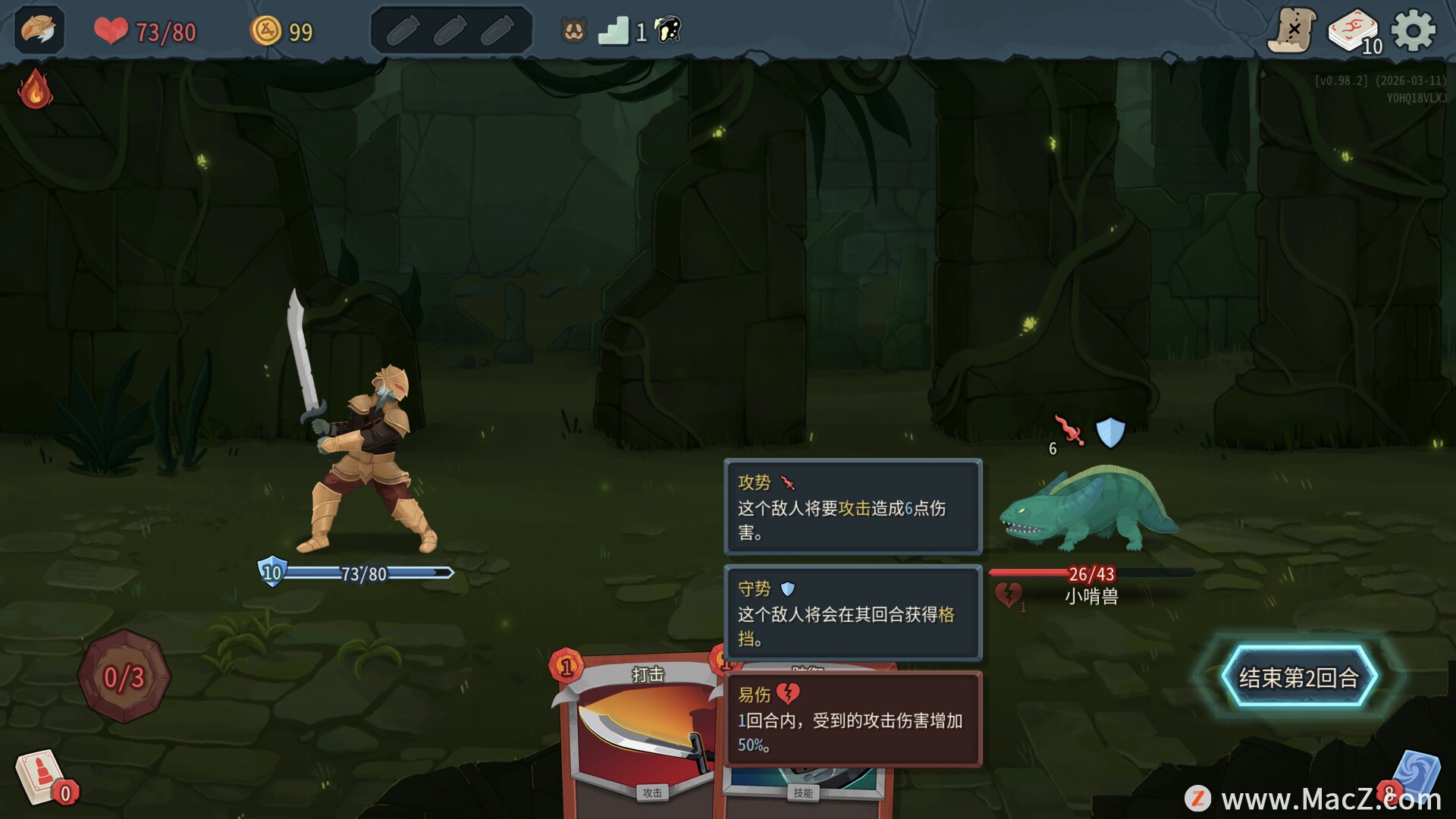Open the settings gear menu
This screenshot has width=1456, height=819.
coord(1413,32)
